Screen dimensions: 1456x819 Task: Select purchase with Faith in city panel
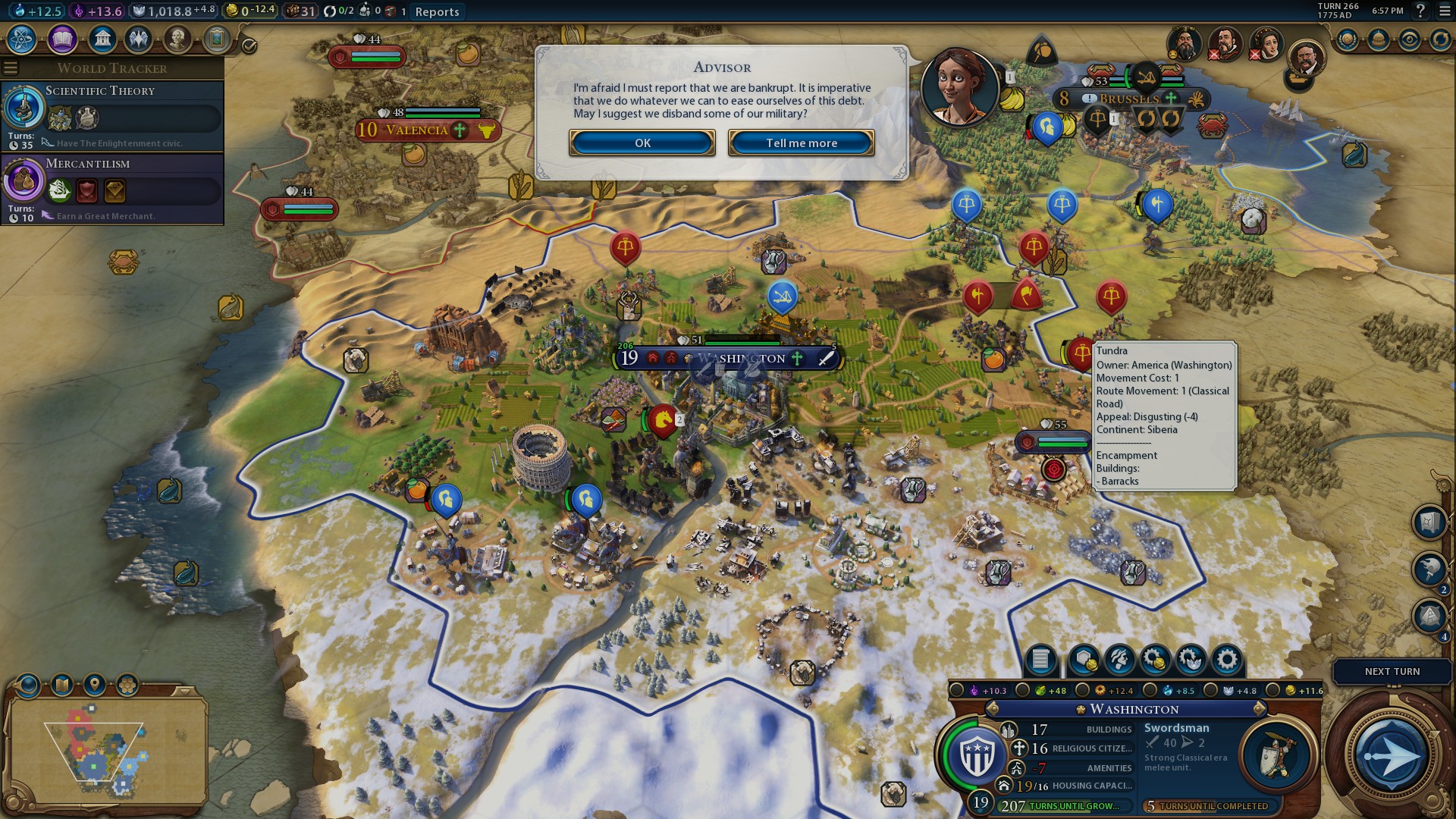[1192, 661]
